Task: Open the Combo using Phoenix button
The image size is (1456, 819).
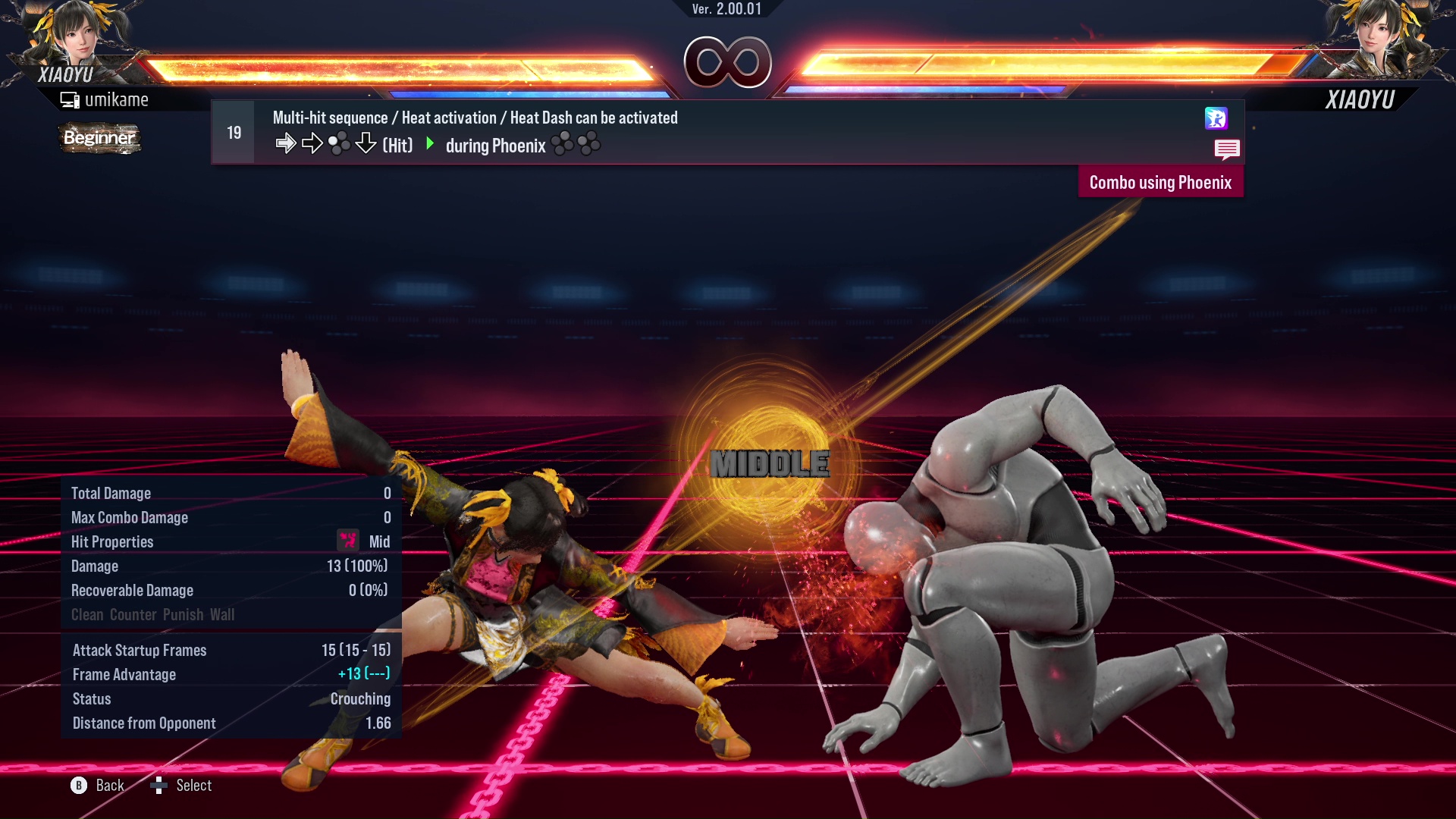Action: pos(1161,181)
